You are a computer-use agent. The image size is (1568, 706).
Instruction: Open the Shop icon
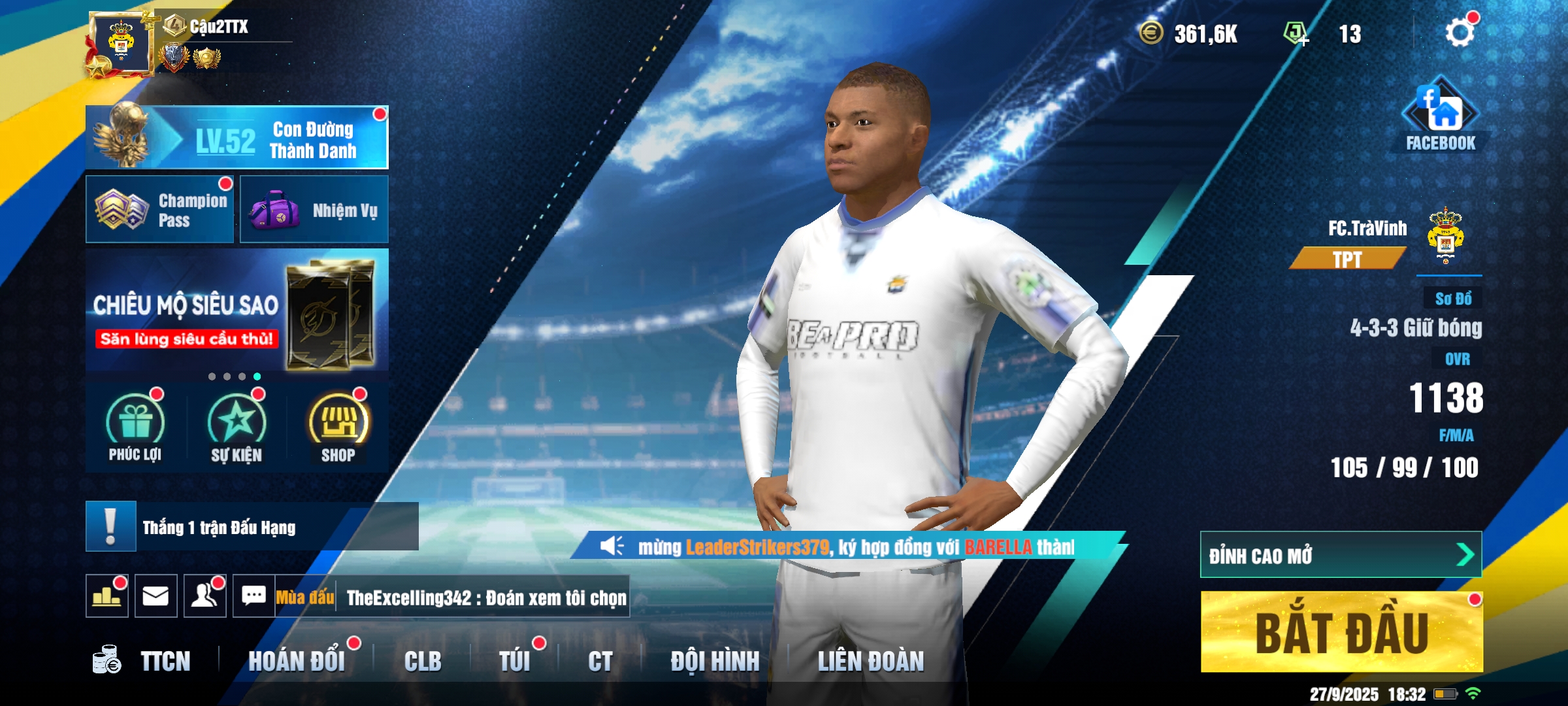pyautogui.click(x=338, y=427)
